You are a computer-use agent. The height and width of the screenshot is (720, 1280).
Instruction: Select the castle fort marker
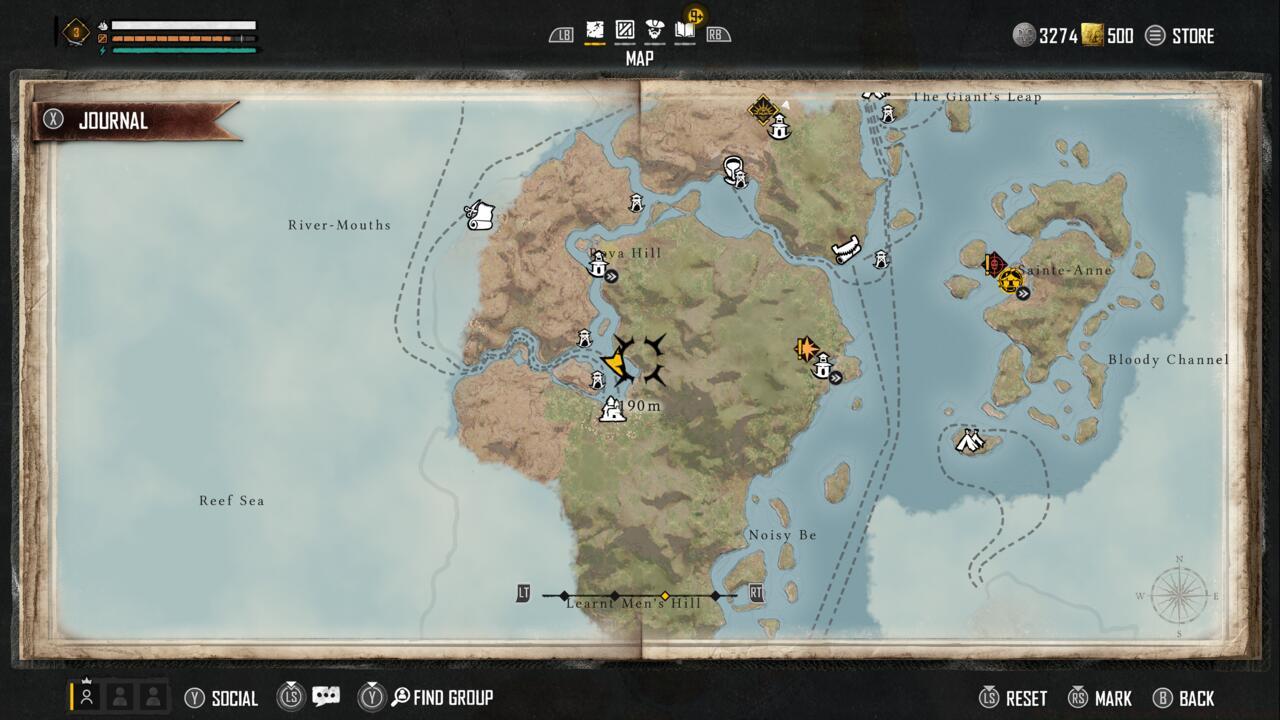612,409
